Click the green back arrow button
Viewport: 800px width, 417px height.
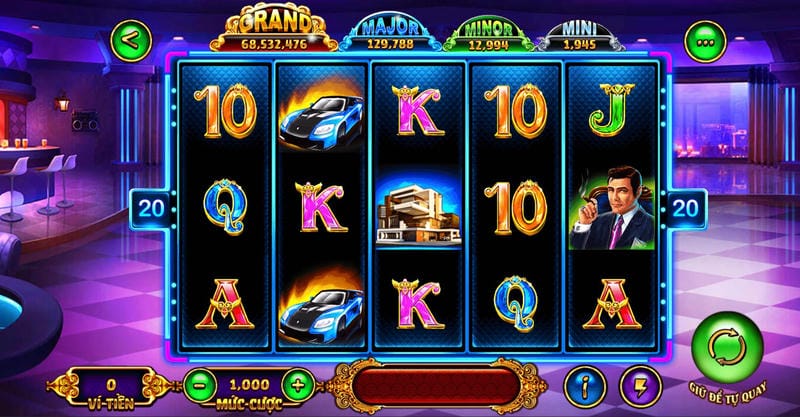(134, 42)
